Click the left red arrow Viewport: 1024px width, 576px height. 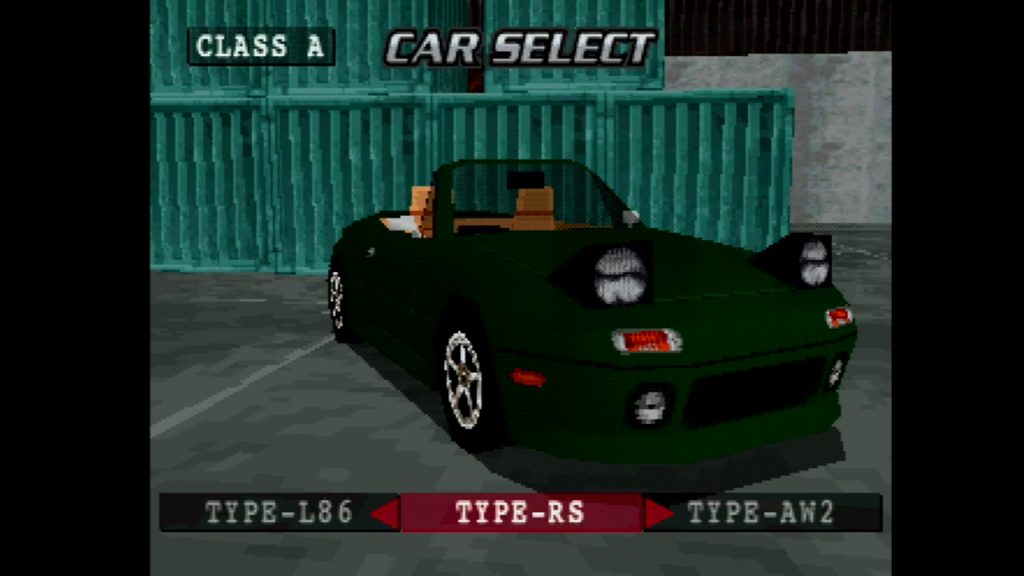385,513
